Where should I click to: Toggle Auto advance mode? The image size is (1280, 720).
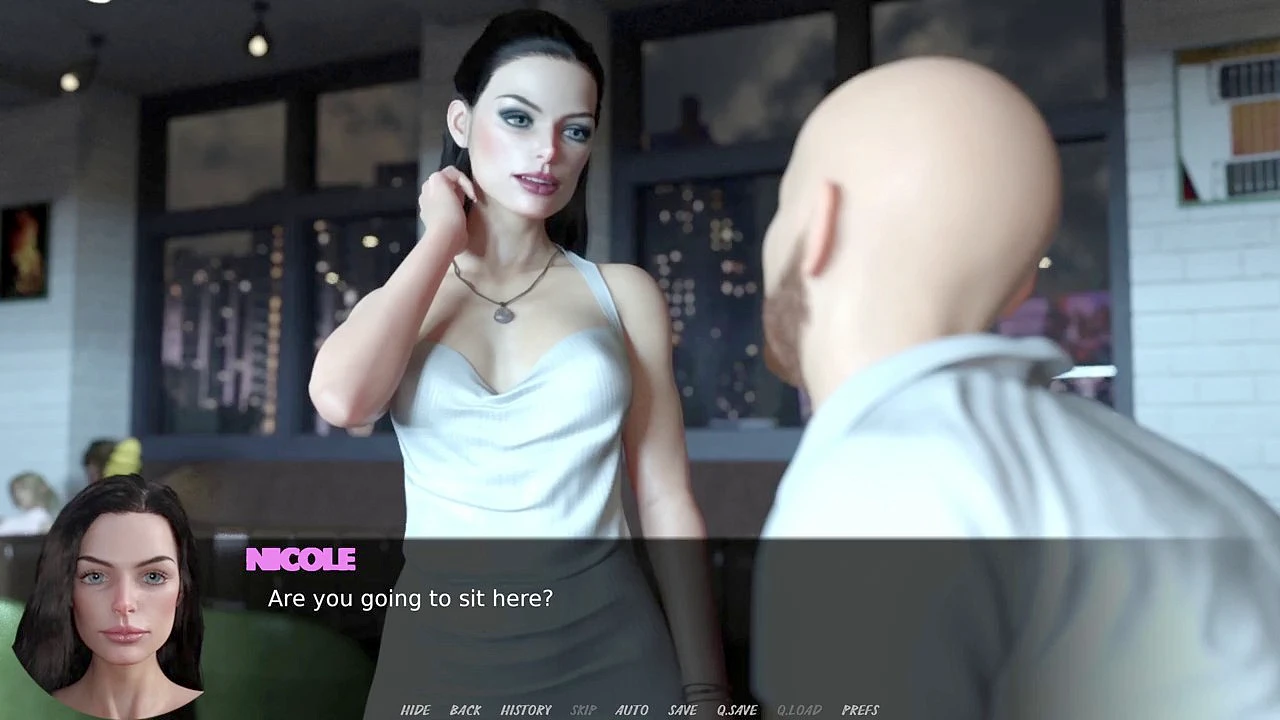pyautogui.click(x=631, y=710)
